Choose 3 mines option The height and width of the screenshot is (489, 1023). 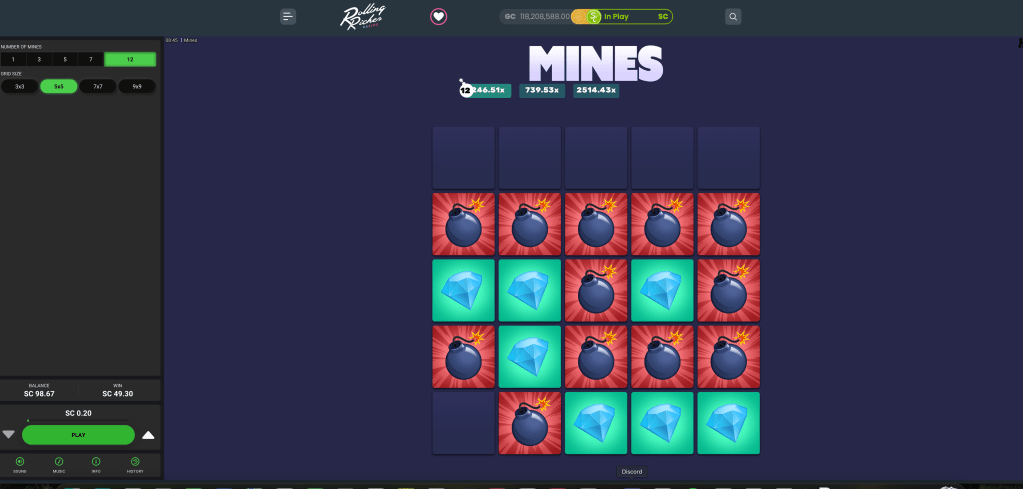(x=39, y=60)
